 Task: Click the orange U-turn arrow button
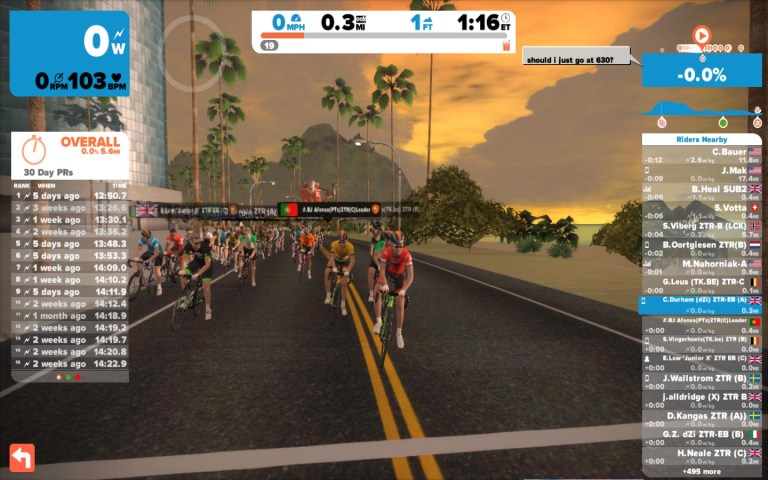[22, 457]
